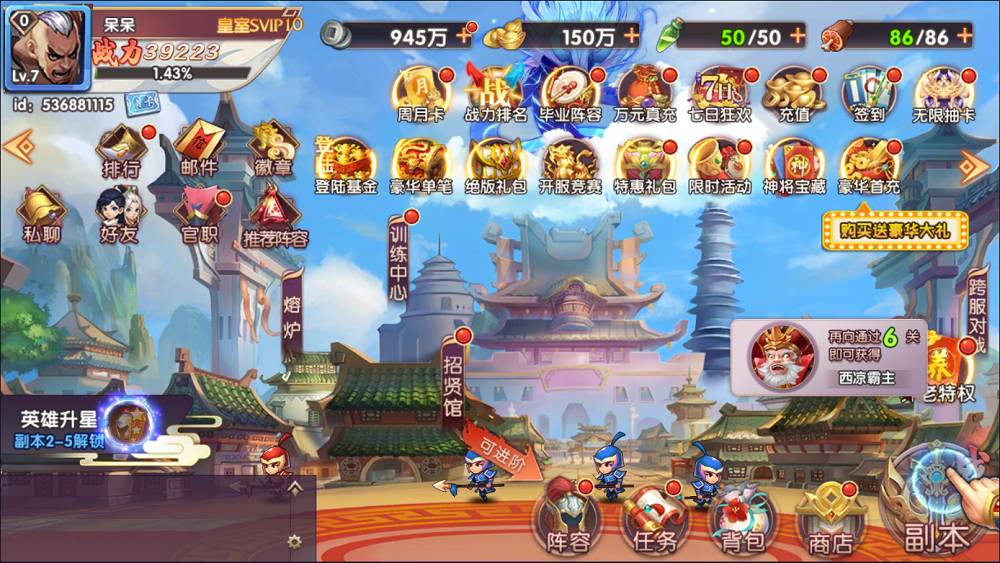The image size is (1000, 563).
Task: Open the 排行 ranking icon
Action: click(x=121, y=150)
